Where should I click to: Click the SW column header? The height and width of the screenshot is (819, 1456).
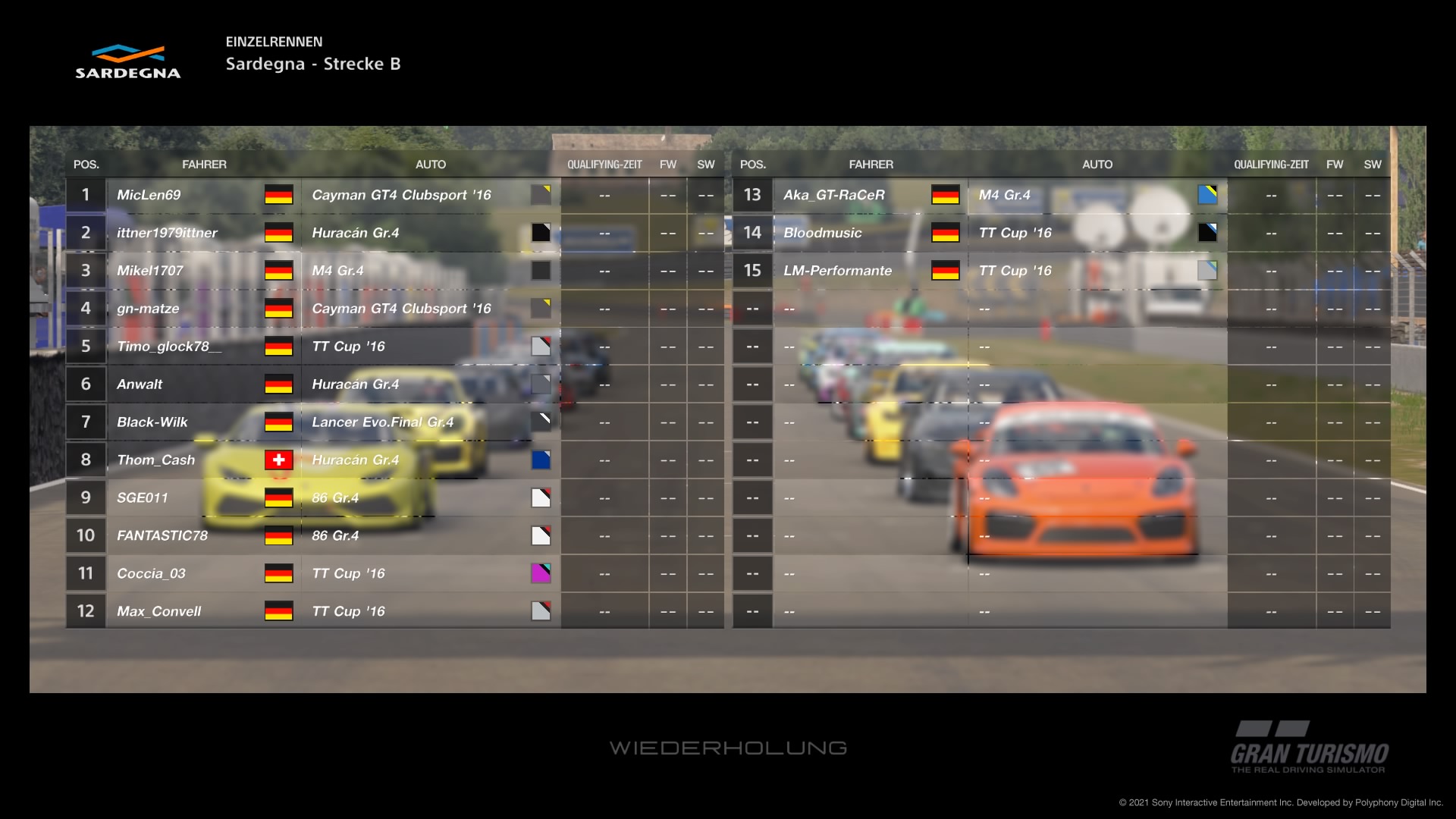click(x=705, y=164)
